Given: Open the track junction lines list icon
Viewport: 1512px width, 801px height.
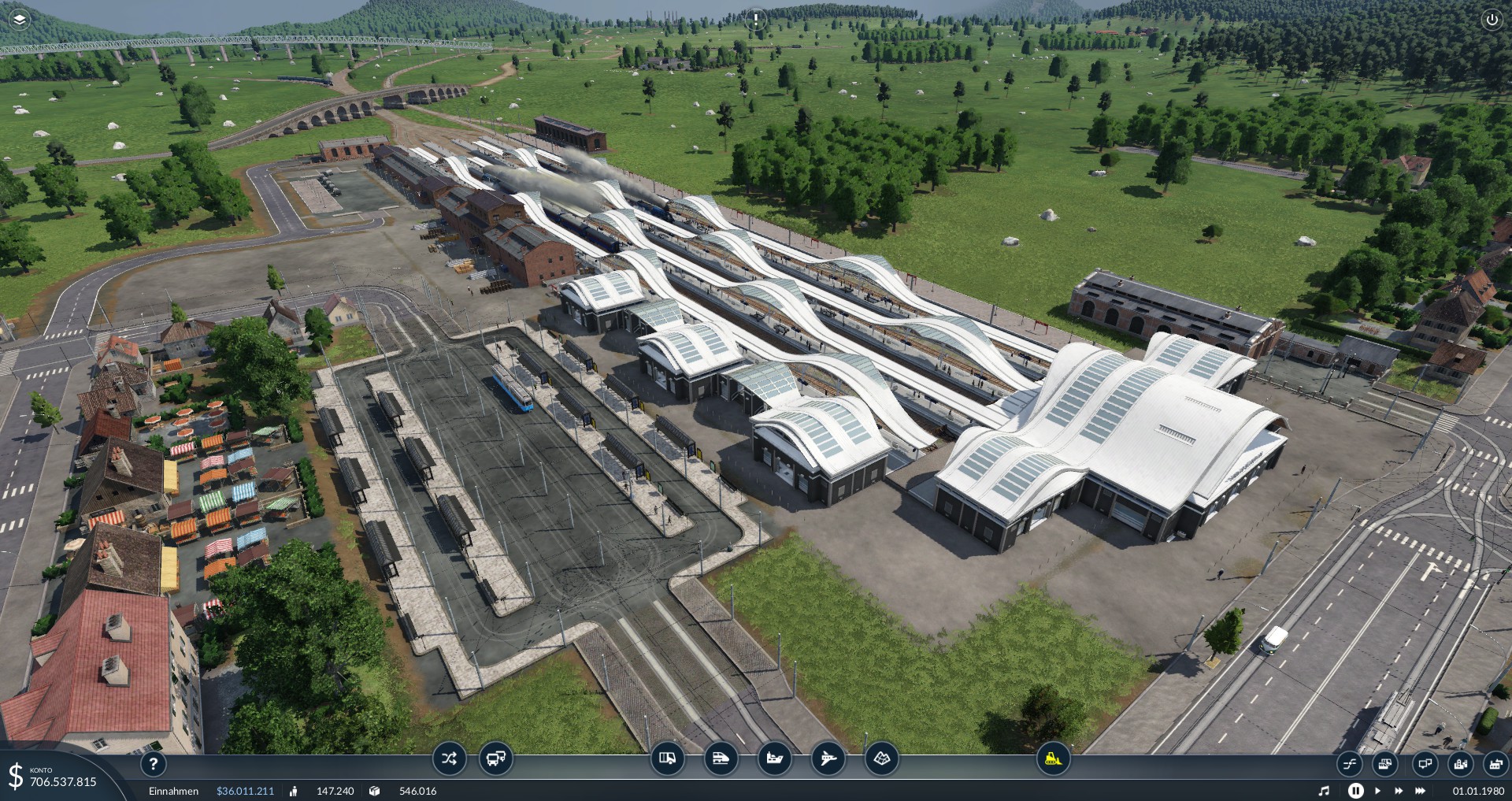Looking at the screenshot, I should click(x=1349, y=763).
